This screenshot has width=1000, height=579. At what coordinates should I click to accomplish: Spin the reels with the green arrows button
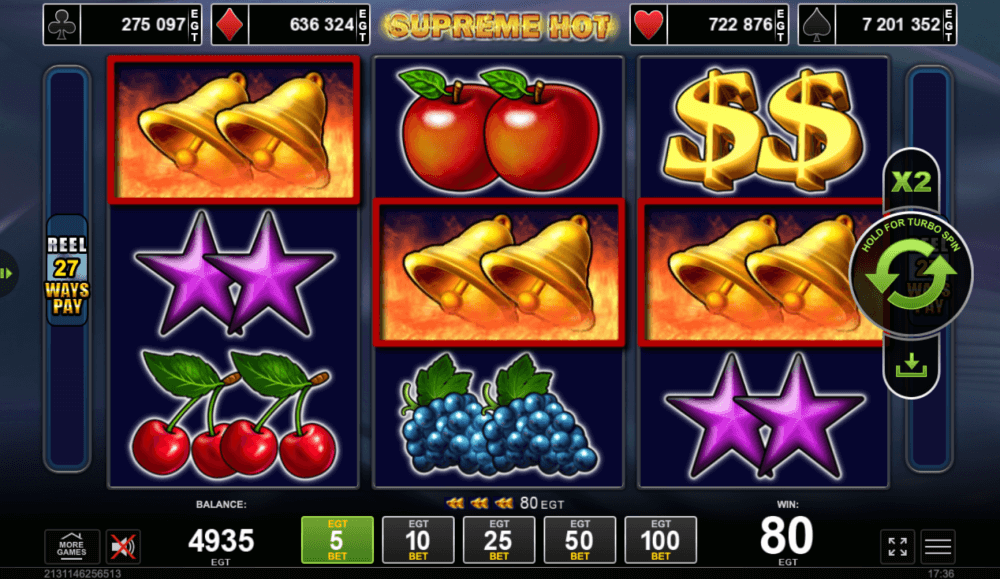pos(911,276)
